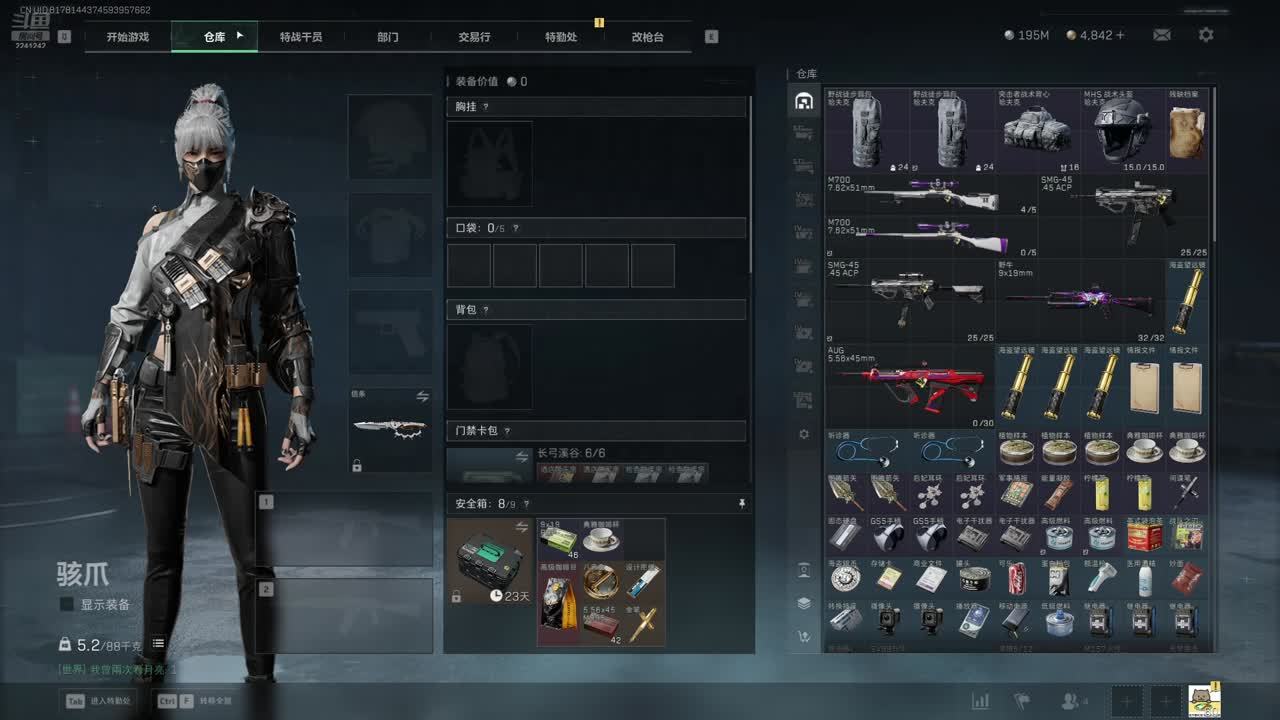Select the stash home category icon

tap(803, 101)
